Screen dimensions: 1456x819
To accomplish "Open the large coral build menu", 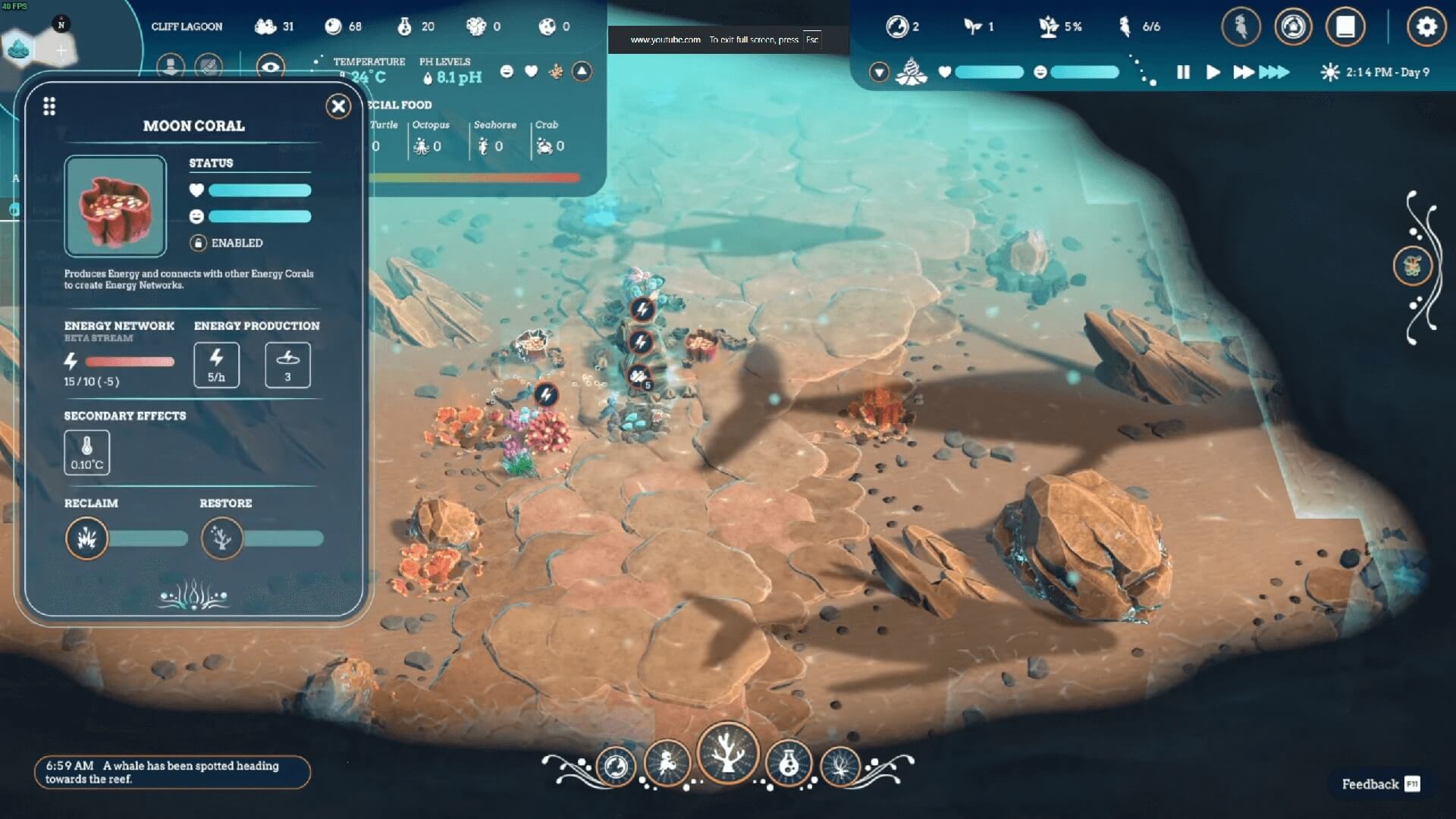I will [727, 753].
